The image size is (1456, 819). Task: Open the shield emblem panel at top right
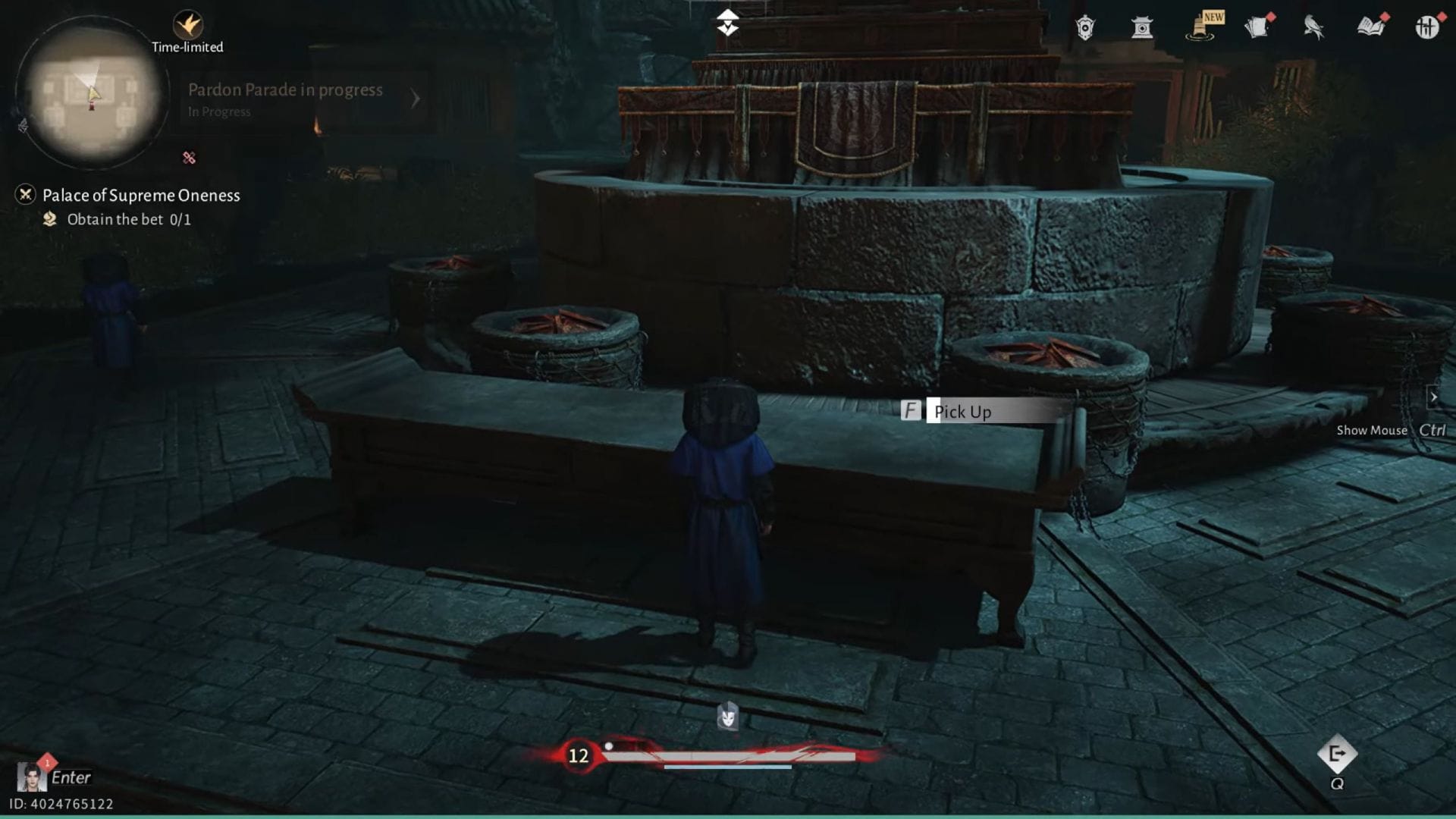1084,26
